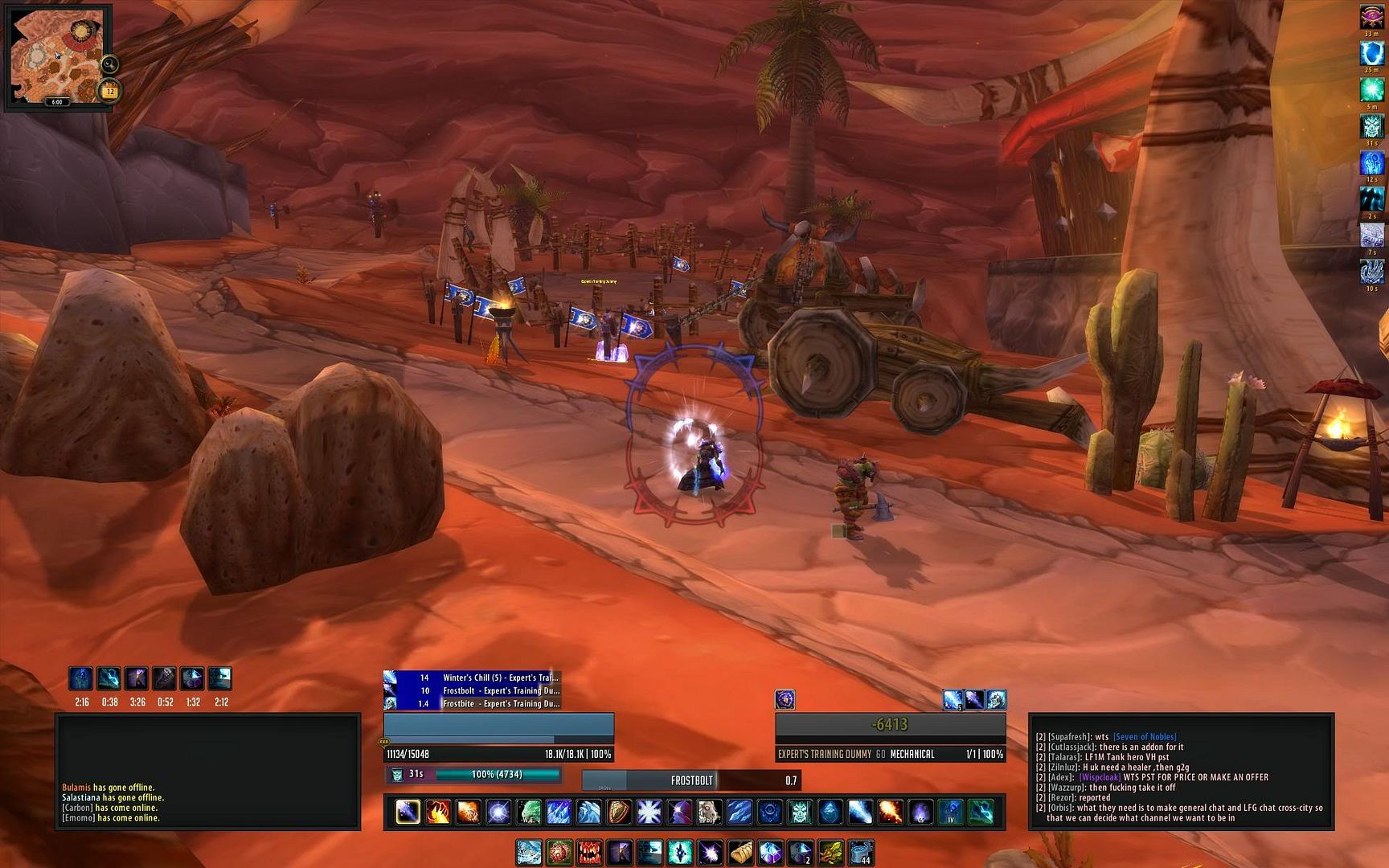Viewport: 1389px width, 868px height.
Task: Click the red fanged maw icon
Action: point(589,852)
